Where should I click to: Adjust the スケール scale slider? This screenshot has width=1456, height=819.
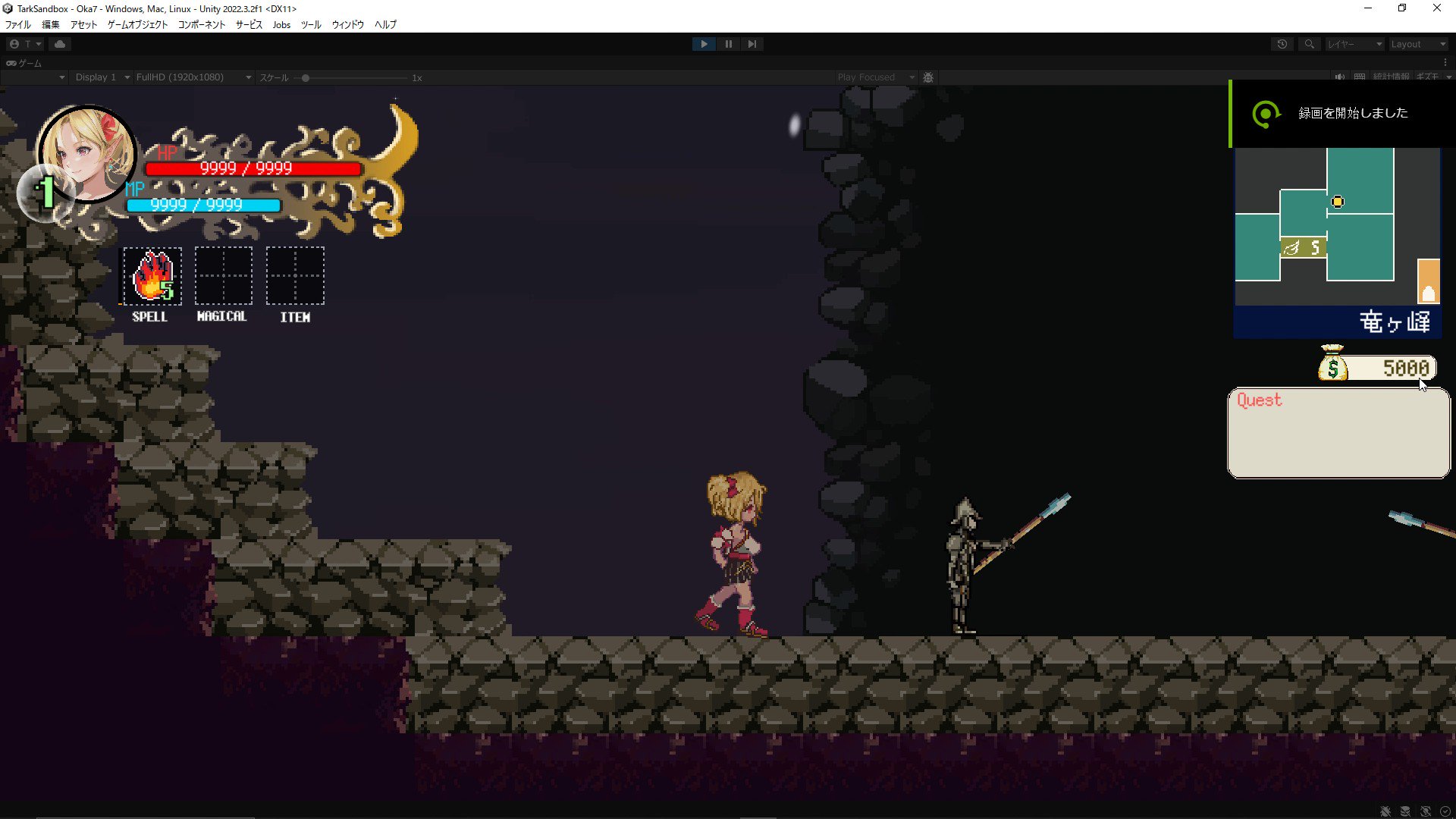[306, 77]
